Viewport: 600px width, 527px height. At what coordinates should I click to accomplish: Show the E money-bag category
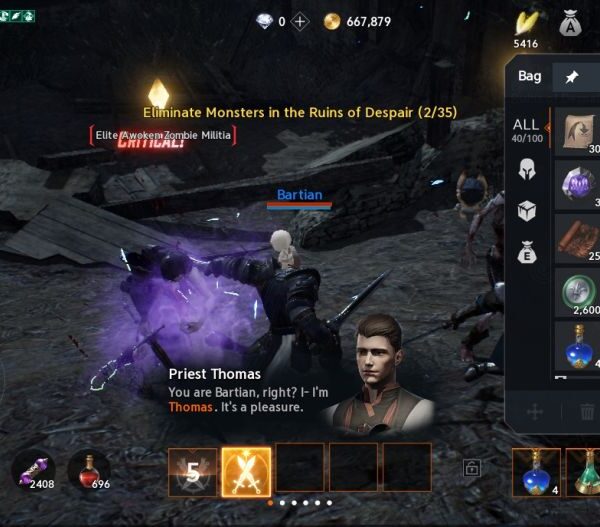[x=527, y=253]
